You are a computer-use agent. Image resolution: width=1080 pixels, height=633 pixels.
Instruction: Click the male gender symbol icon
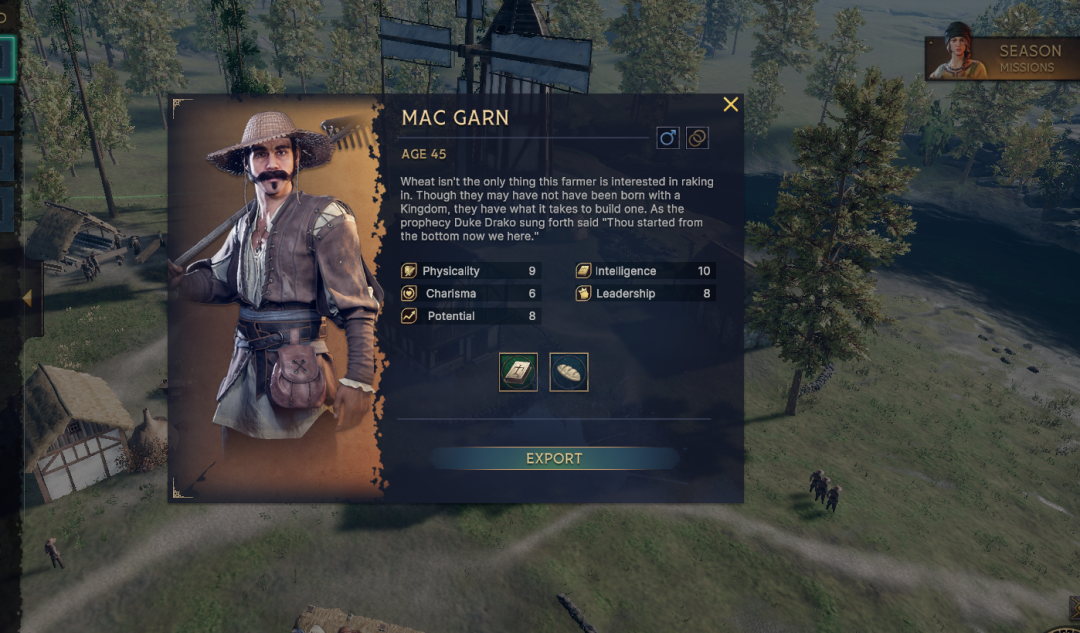[x=668, y=138]
